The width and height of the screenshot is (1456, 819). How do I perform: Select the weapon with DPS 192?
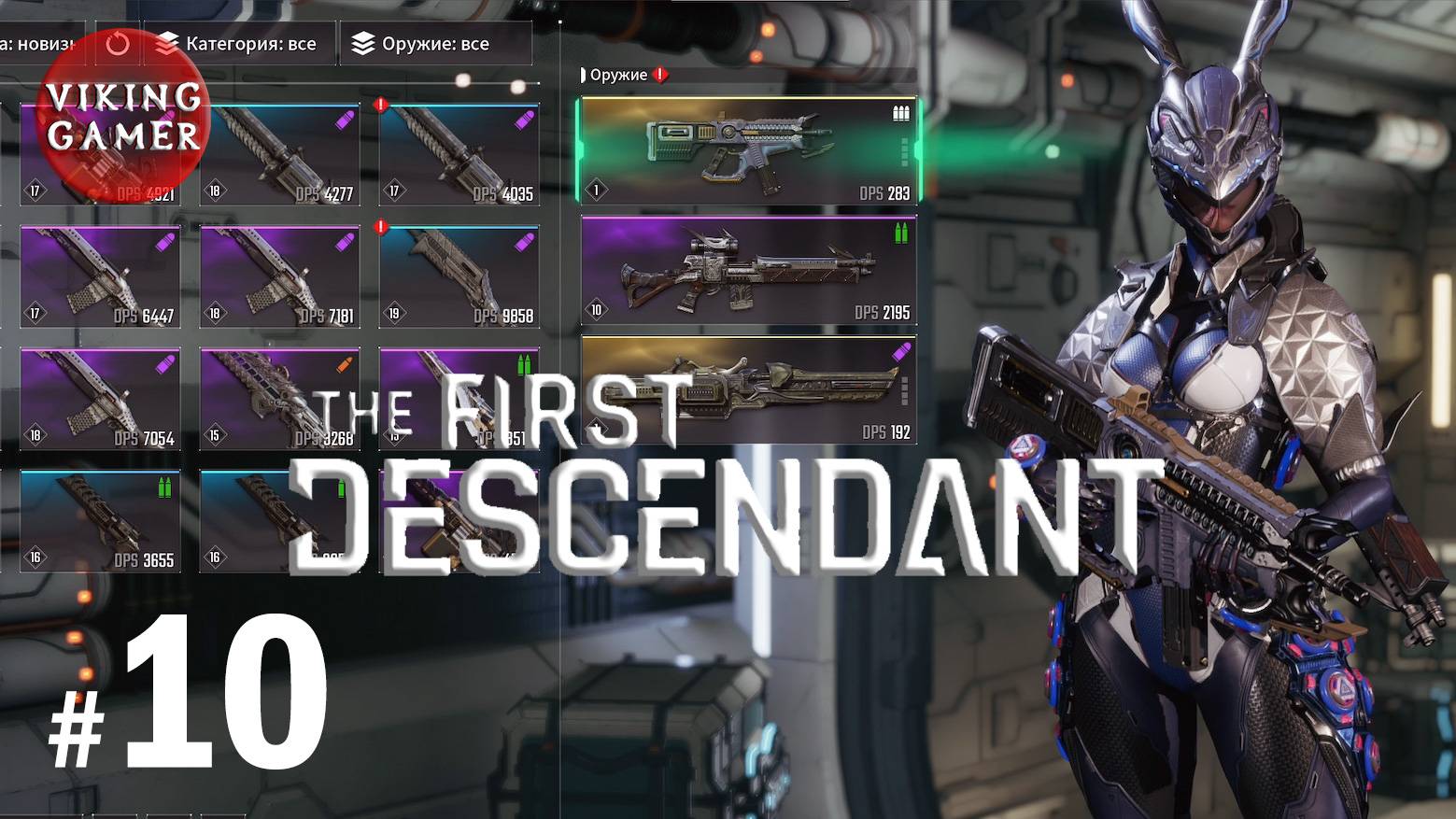[x=747, y=390]
